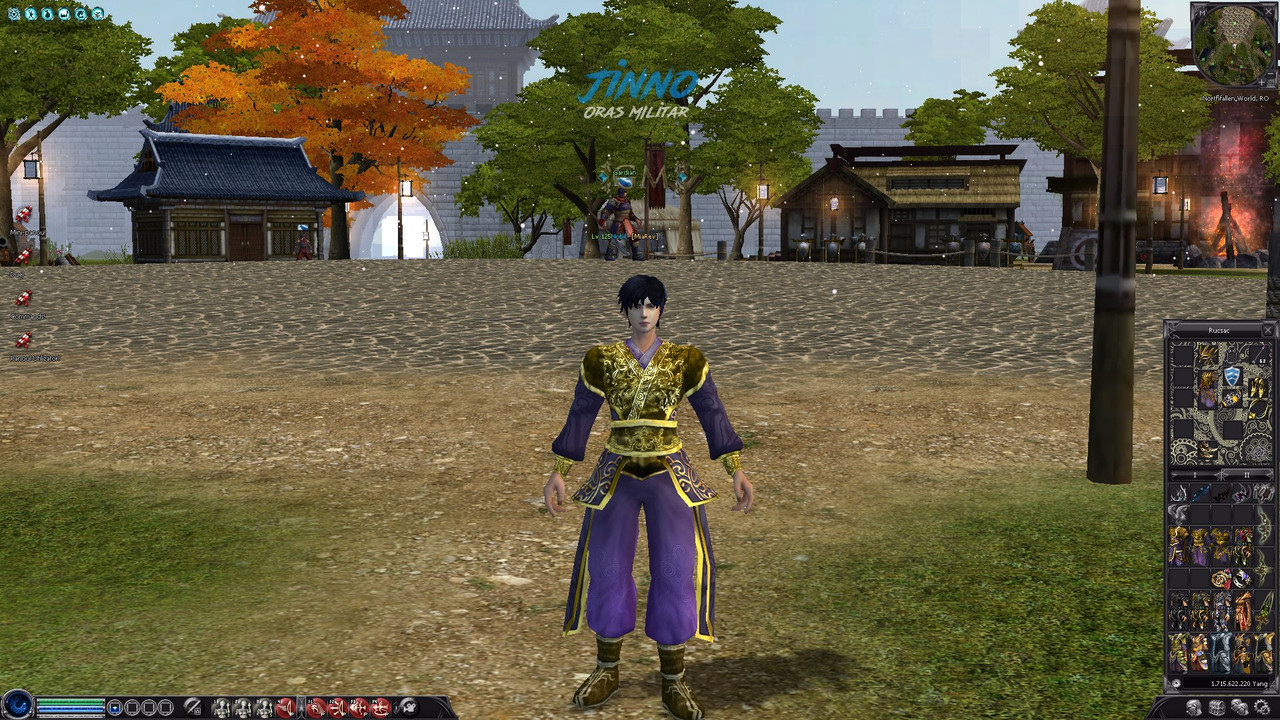Click the camera mode icon on the bottom bar
The height and width of the screenshot is (720, 1280).
coord(410,706)
